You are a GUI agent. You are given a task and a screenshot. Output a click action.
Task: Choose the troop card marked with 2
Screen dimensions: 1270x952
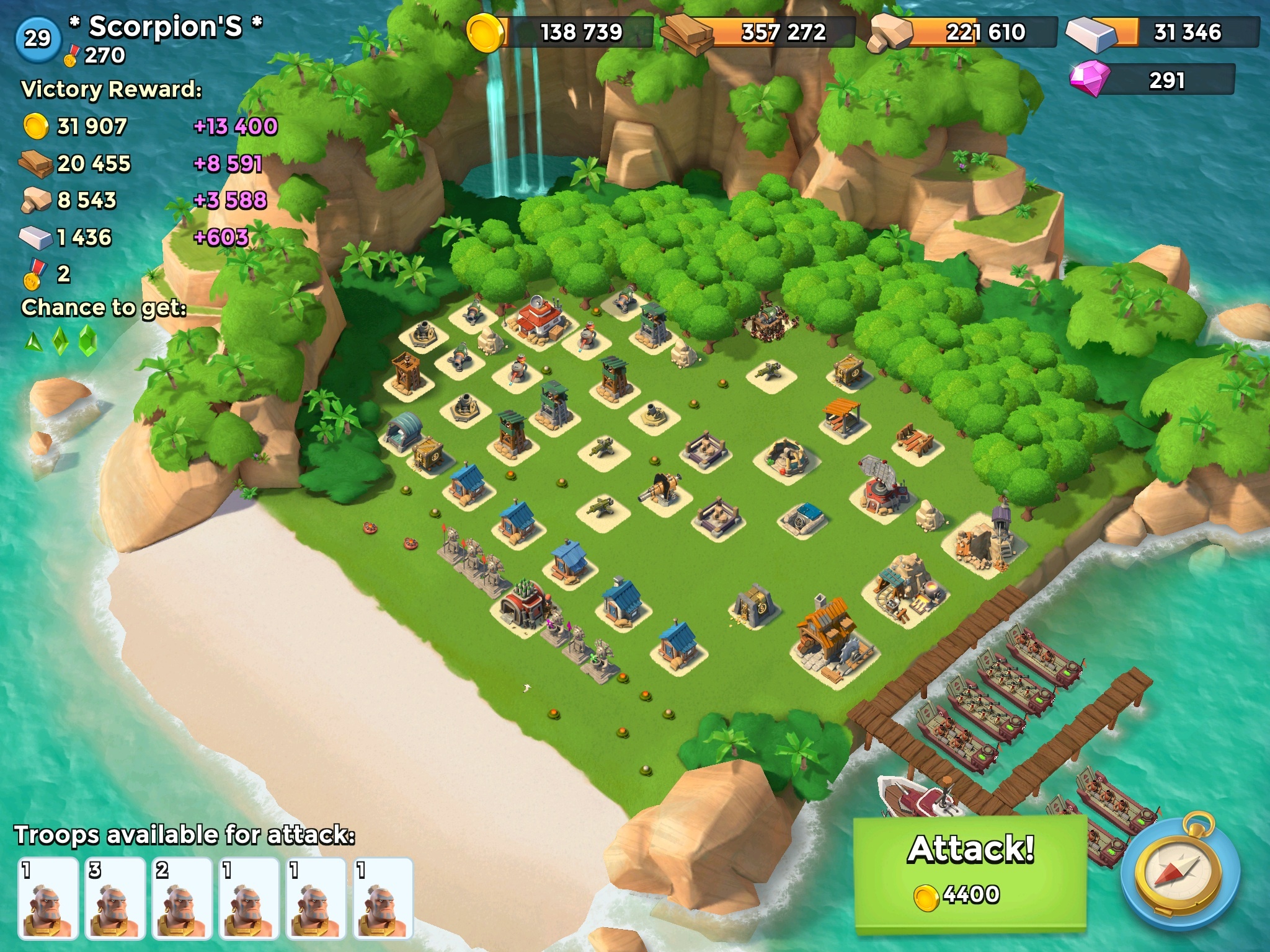click(182, 897)
